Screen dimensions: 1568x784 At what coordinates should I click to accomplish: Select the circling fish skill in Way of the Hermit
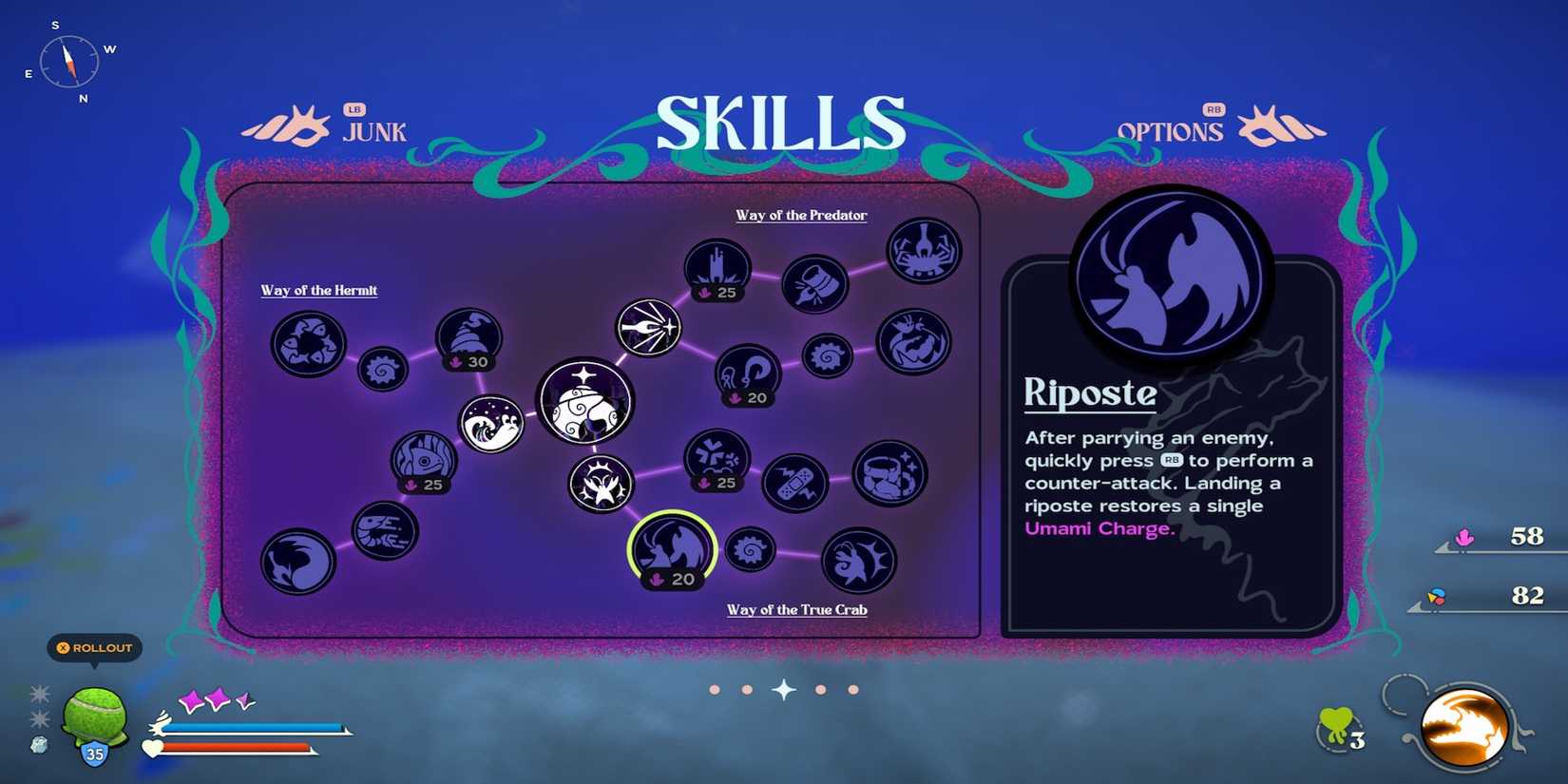coord(307,347)
